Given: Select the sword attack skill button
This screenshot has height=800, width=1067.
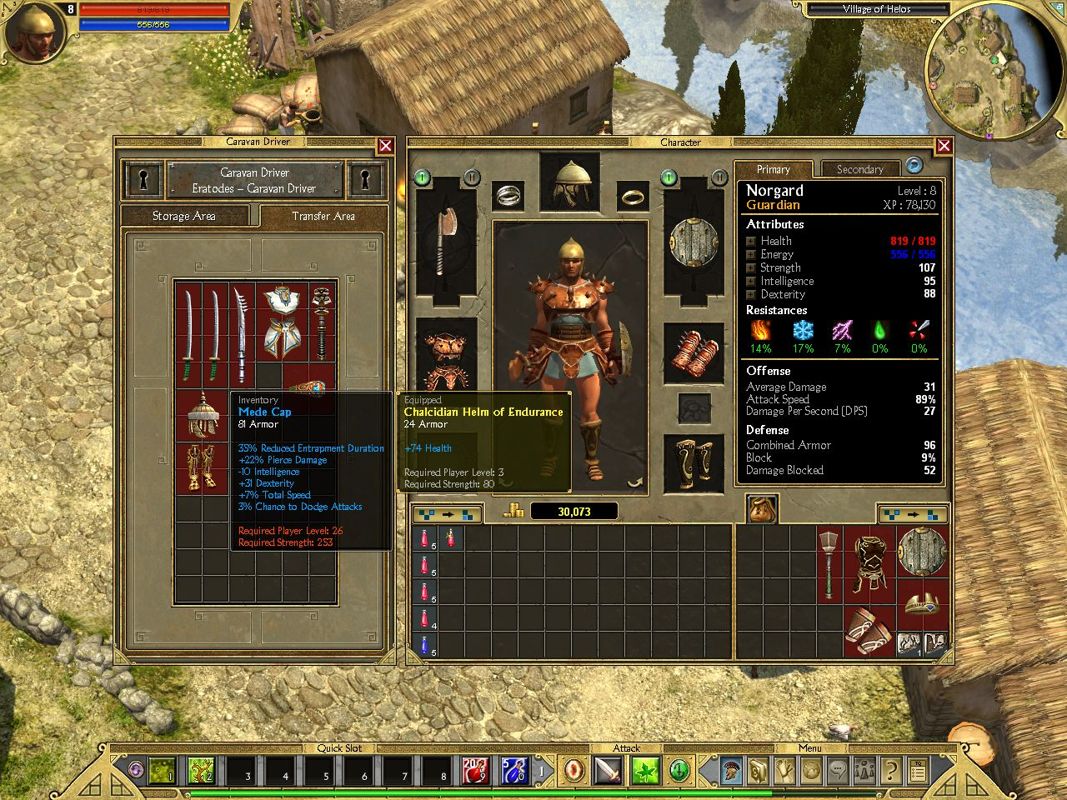Looking at the screenshot, I should 609,770.
